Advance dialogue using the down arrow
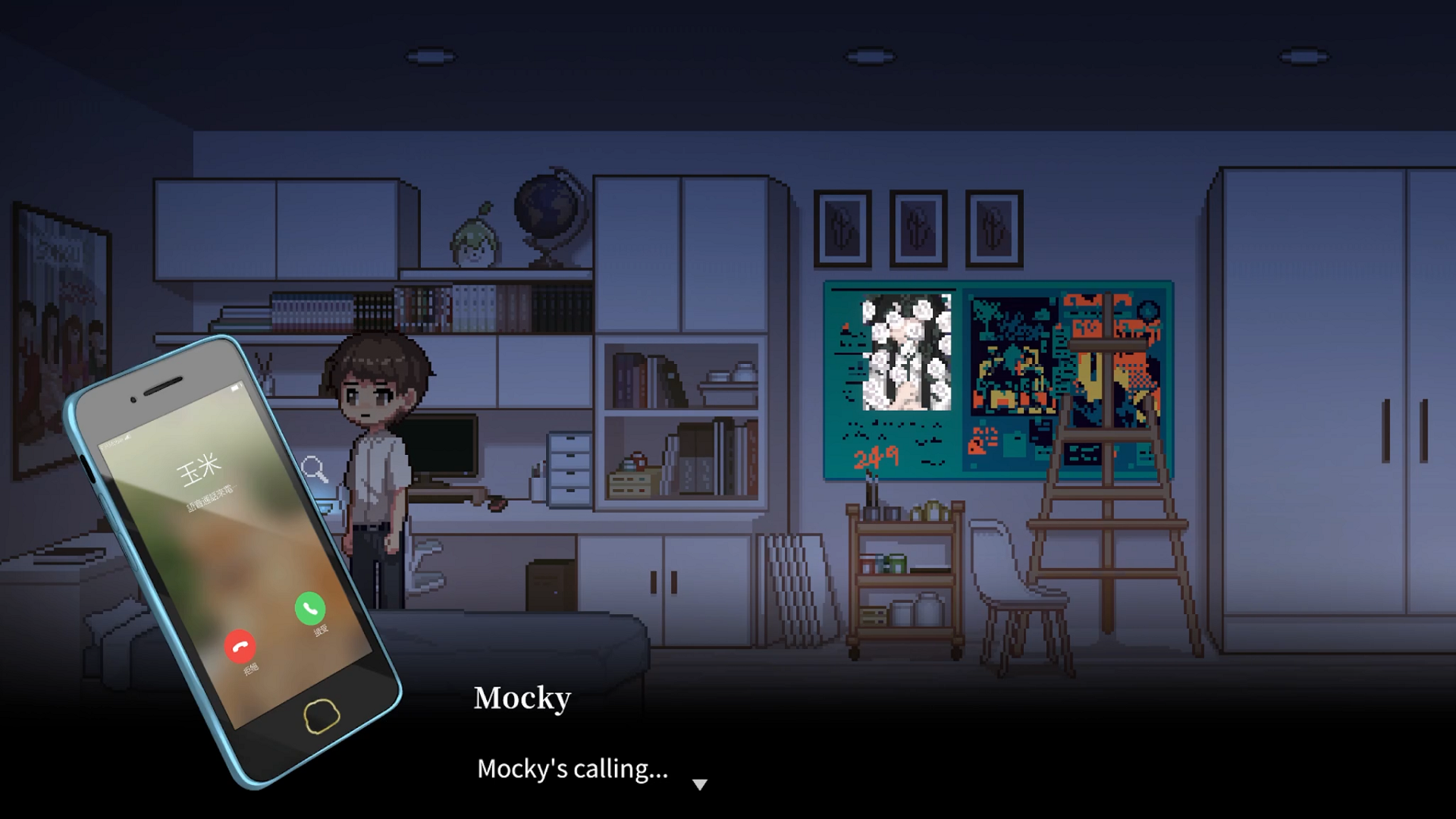 pos(699,785)
